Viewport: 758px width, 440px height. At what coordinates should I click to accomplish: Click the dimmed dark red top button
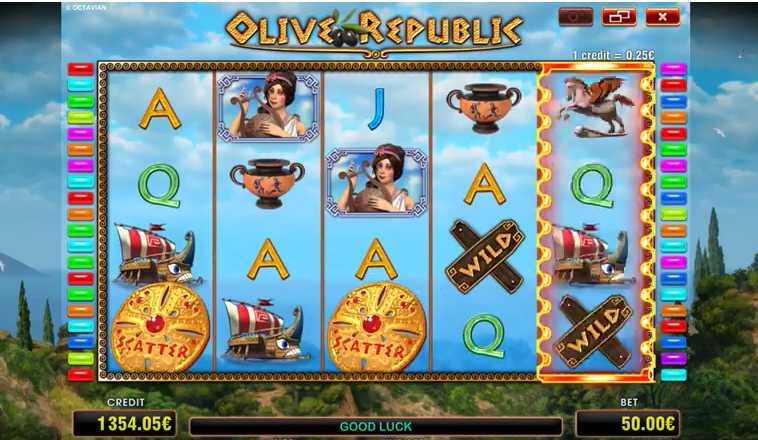click(577, 17)
